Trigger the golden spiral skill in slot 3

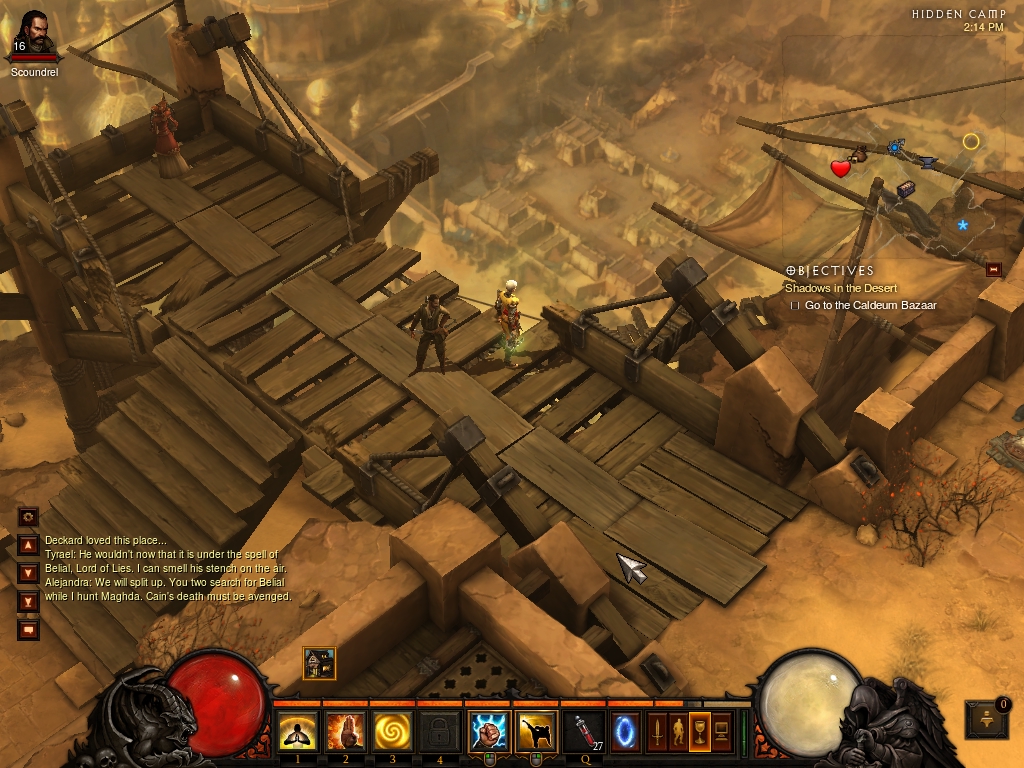[x=393, y=732]
